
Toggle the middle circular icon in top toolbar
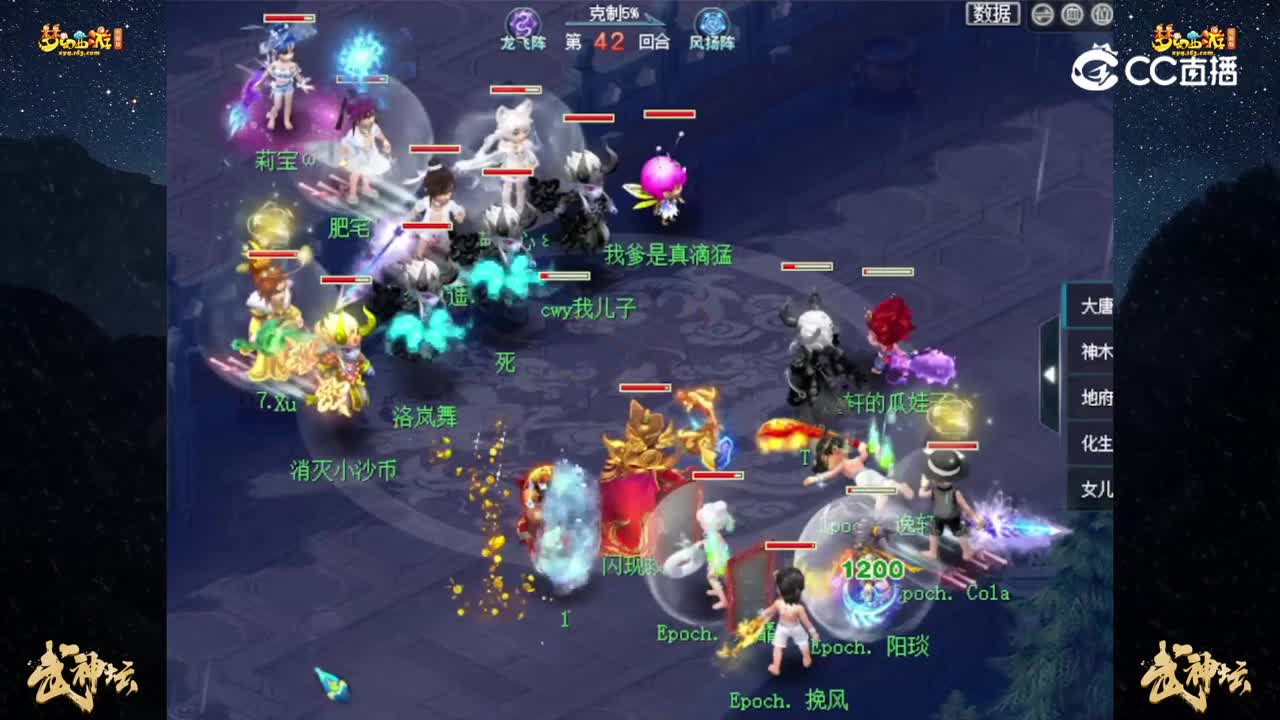coord(1072,14)
